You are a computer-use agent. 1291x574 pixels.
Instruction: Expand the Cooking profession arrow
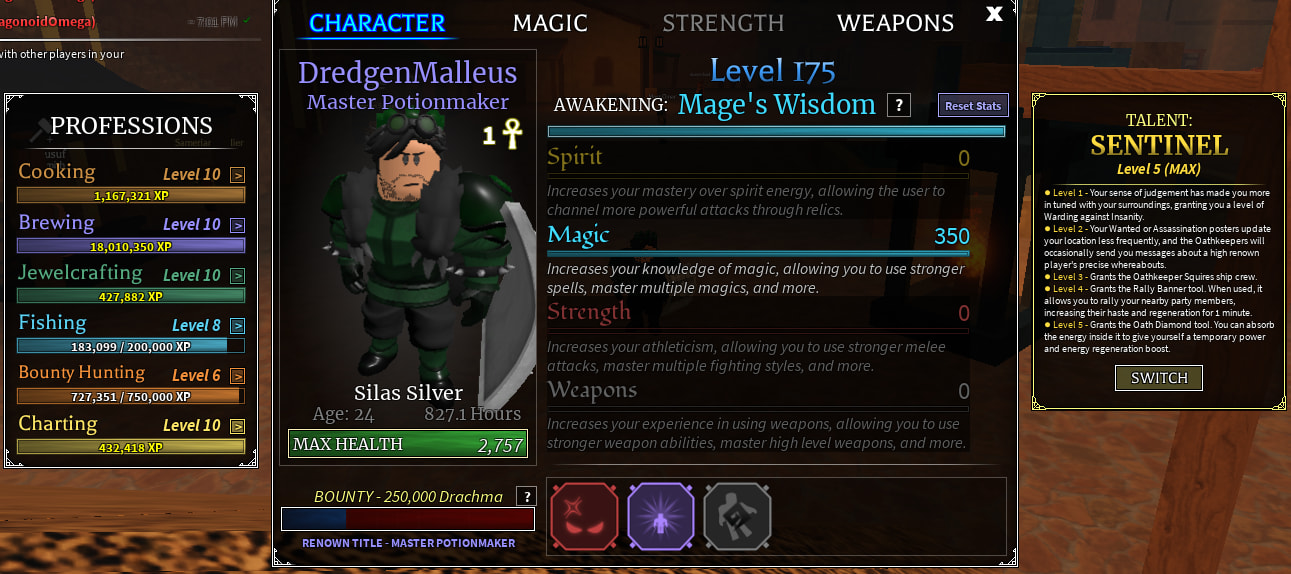[x=238, y=175]
